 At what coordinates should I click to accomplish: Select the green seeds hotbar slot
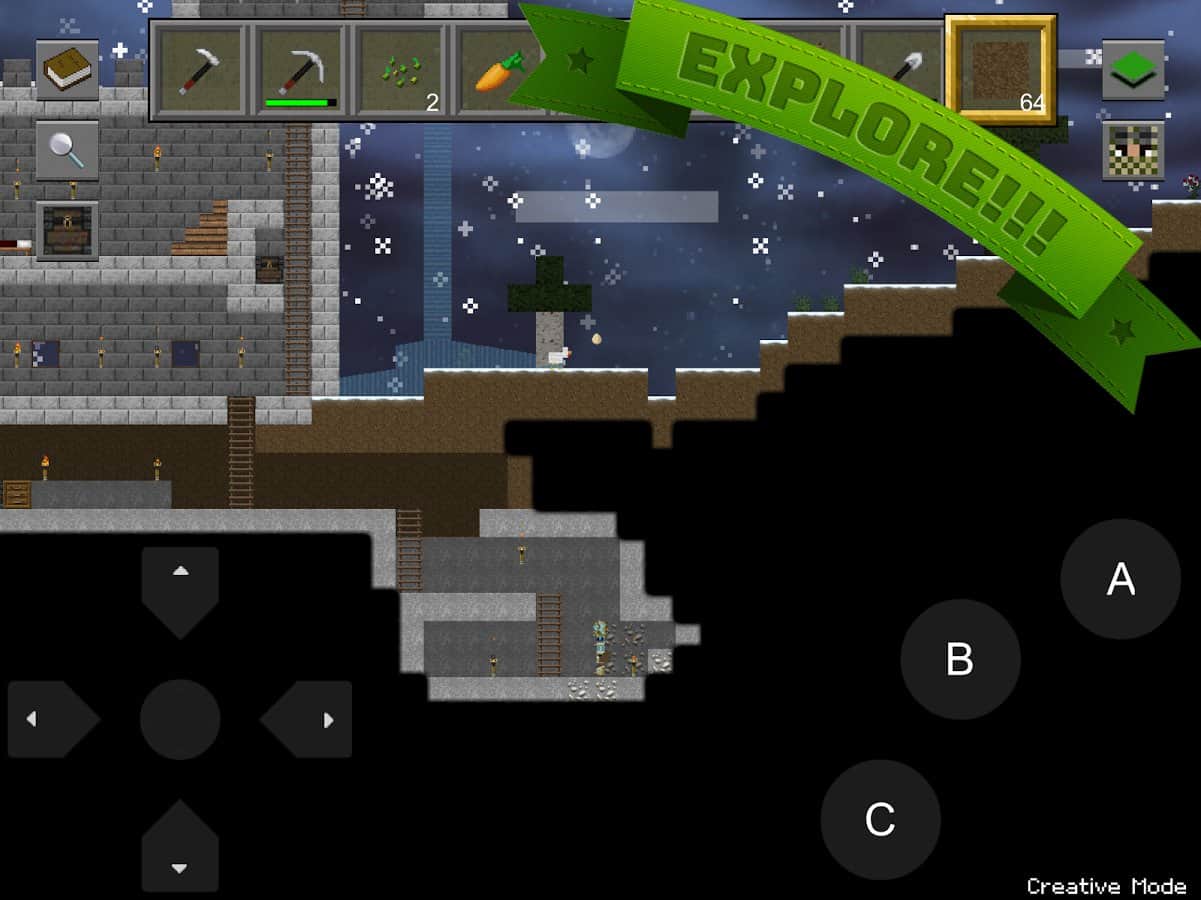(x=401, y=71)
